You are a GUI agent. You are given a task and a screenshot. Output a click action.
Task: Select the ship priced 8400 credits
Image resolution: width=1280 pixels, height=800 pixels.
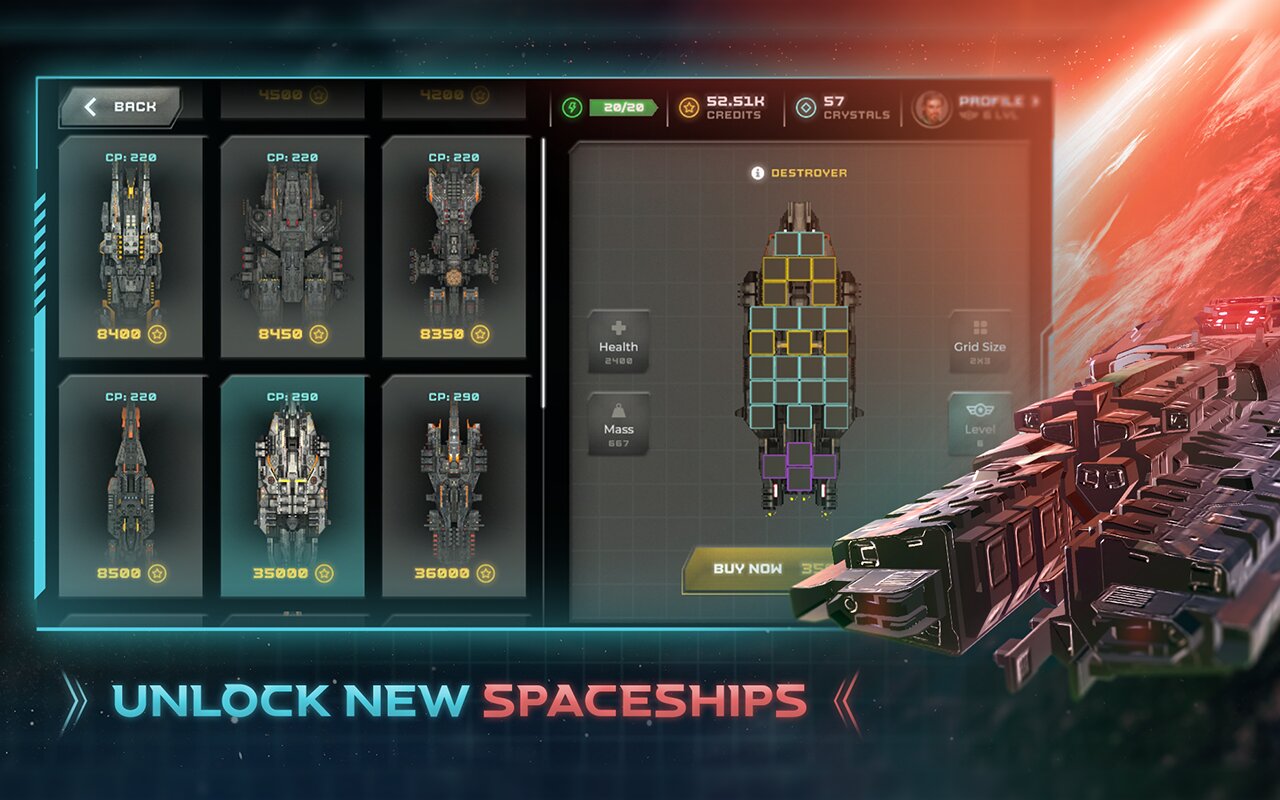click(x=130, y=247)
